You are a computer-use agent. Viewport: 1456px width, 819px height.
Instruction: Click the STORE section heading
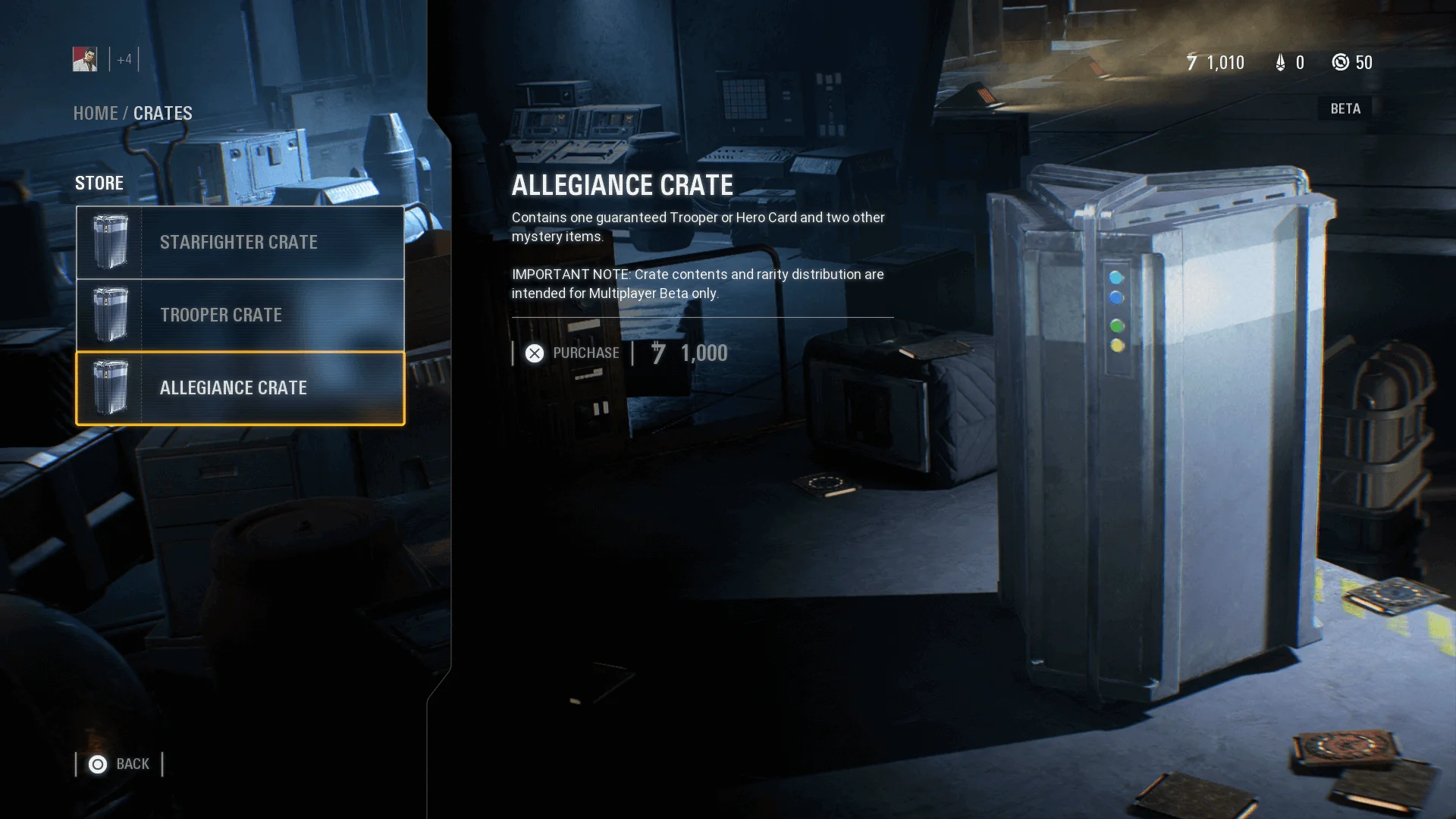tap(99, 183)
